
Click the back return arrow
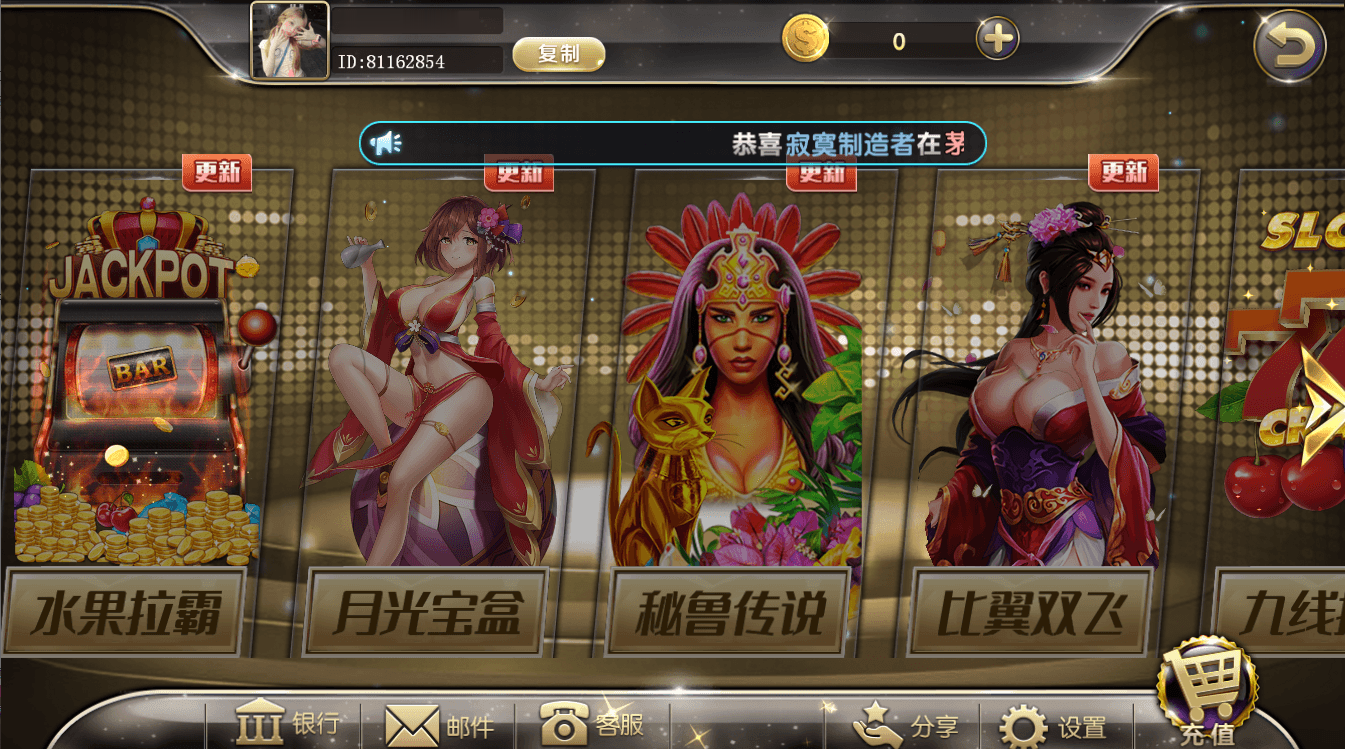click(1295, 40)
